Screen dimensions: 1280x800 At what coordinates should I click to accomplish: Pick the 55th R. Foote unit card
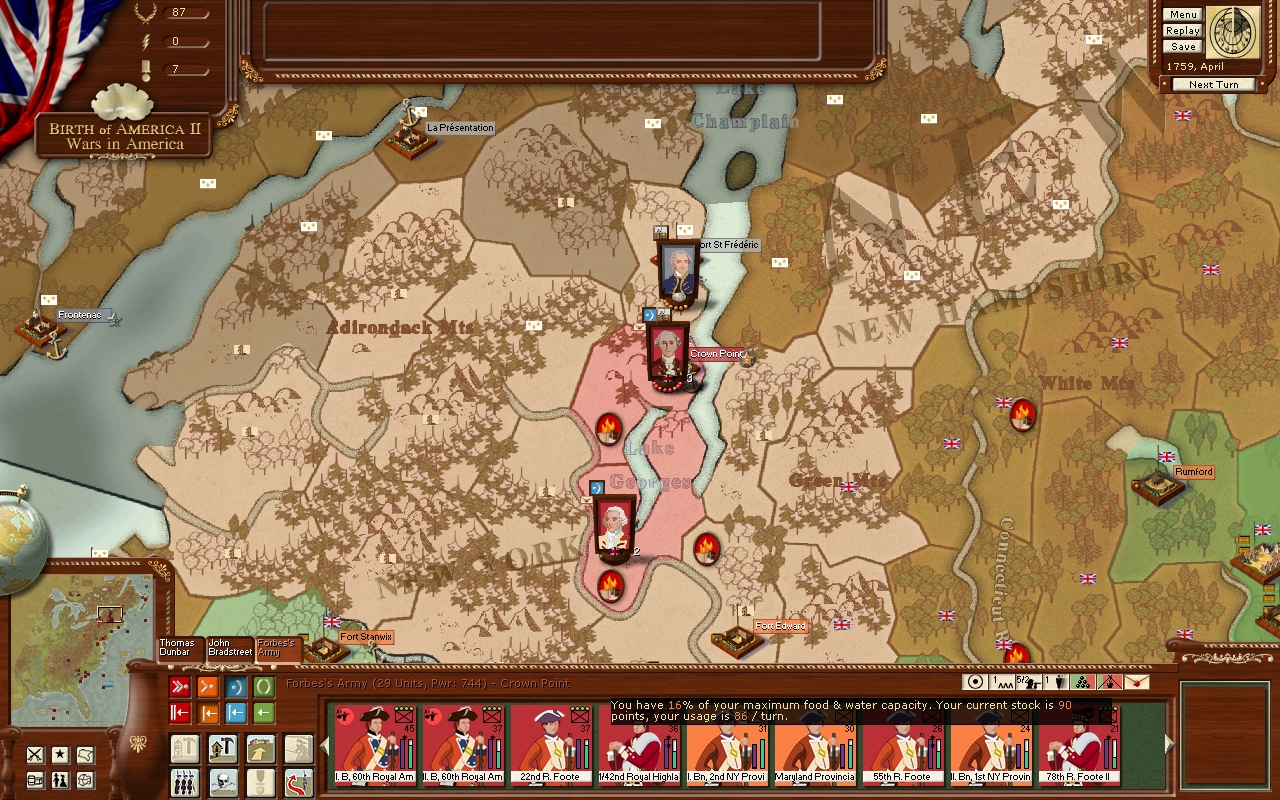(903, 745)
